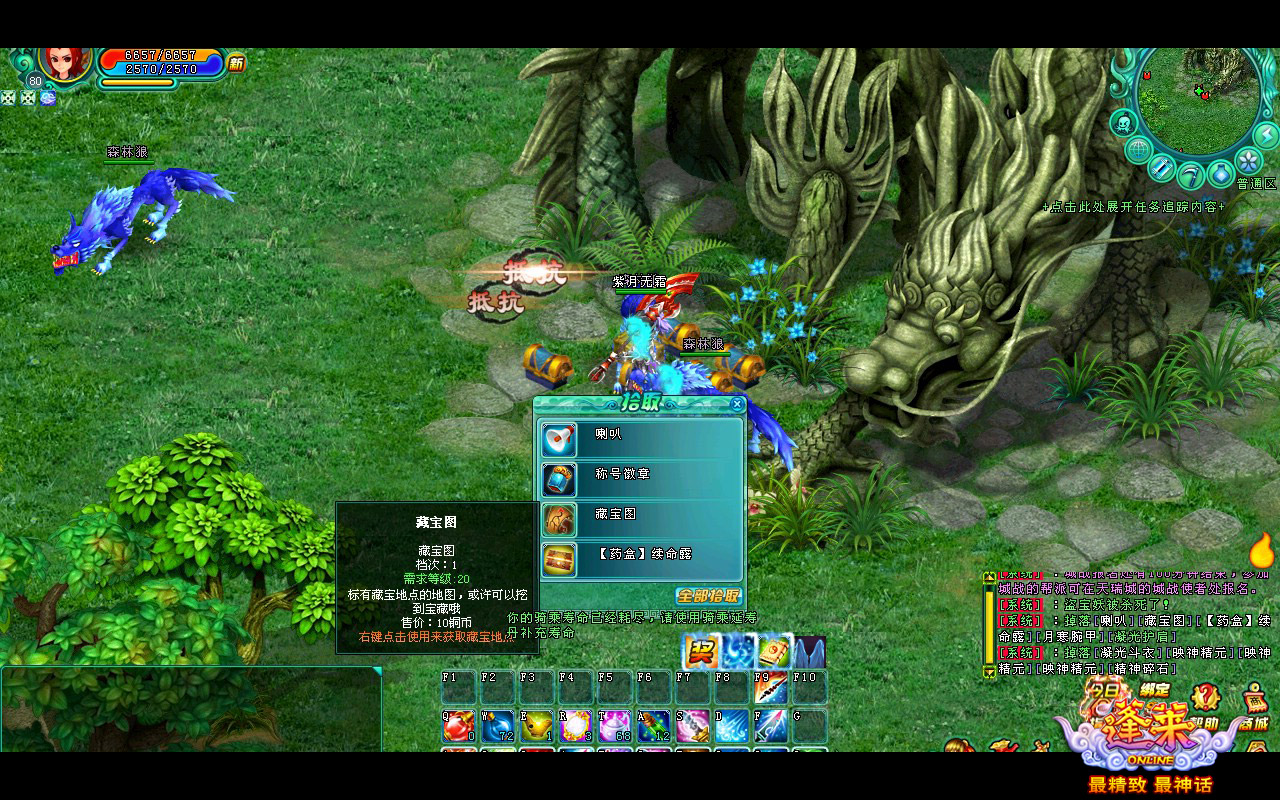Cast the ice burst skill in slot D
The image size is (1280, 800).
[x=731, y=726]
